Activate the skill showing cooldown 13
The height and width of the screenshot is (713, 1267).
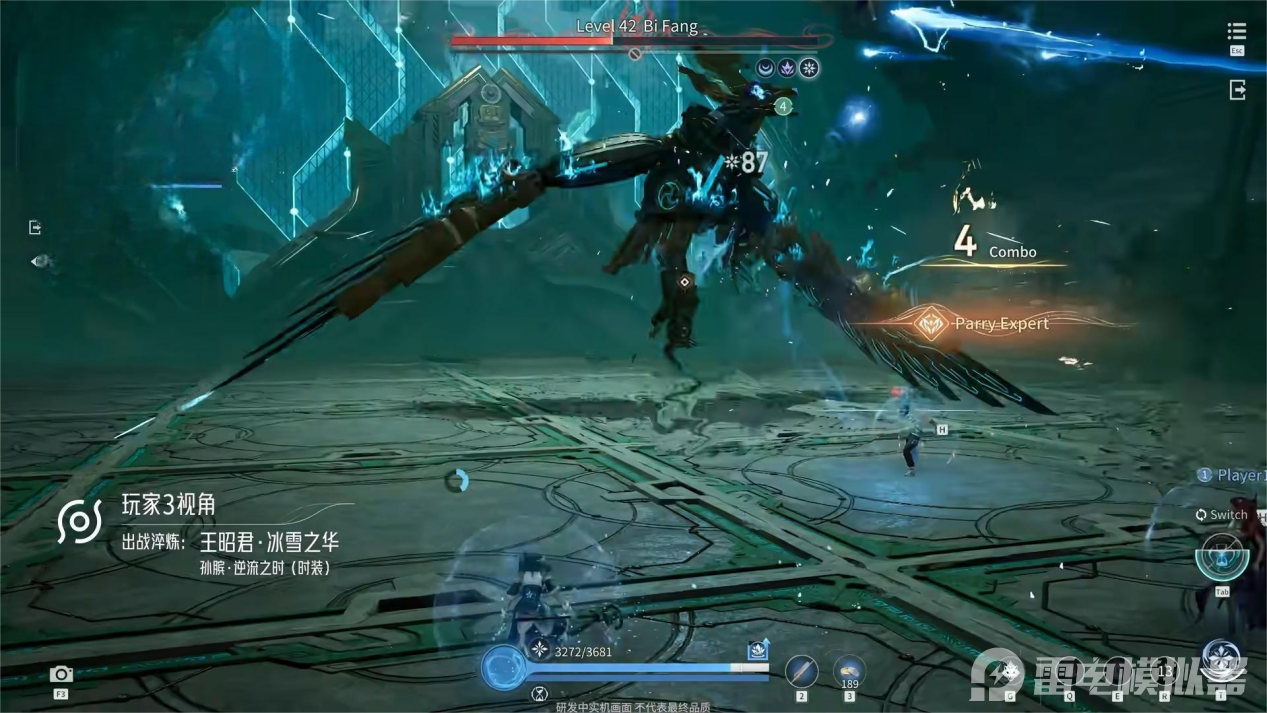point(1163,669)
